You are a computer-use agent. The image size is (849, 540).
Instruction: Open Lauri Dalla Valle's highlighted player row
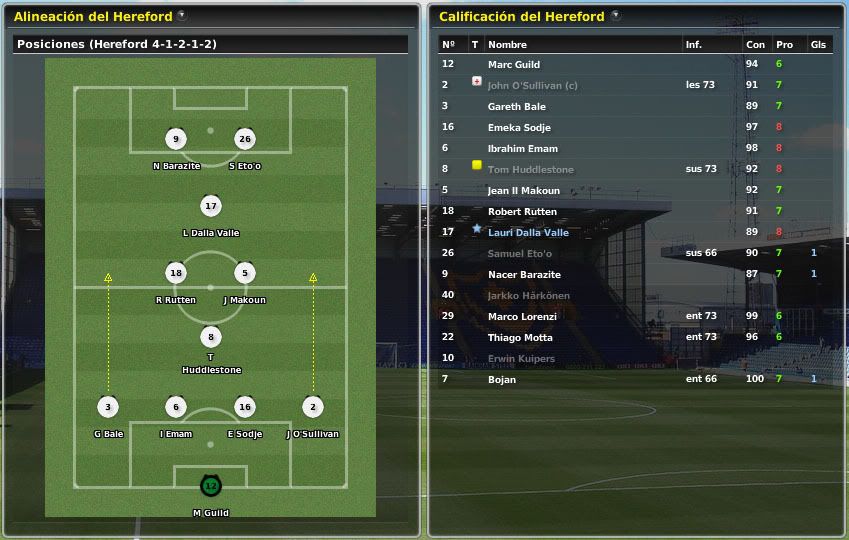click(528, 233)
